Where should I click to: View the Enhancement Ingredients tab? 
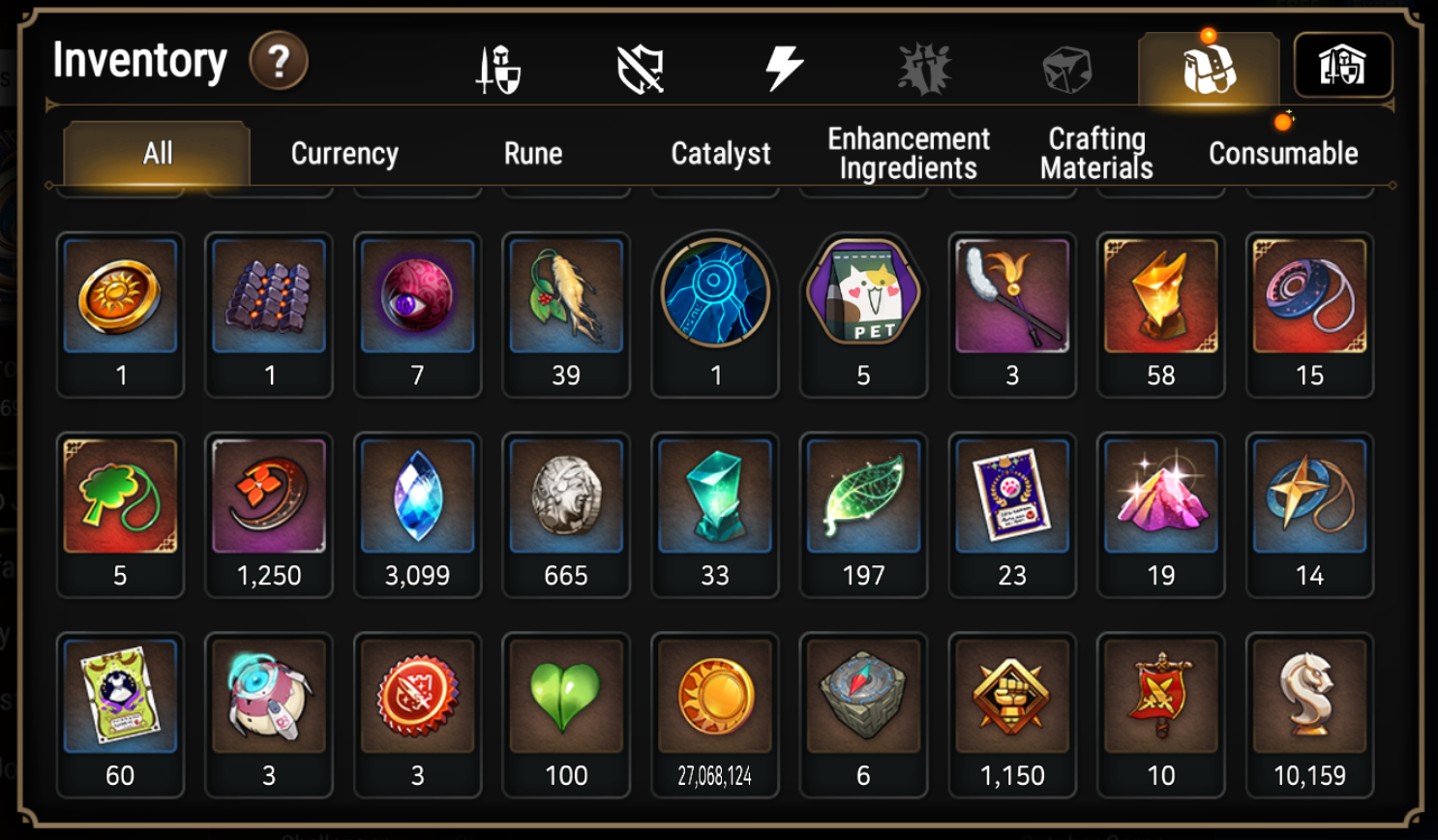coord(908,153)
